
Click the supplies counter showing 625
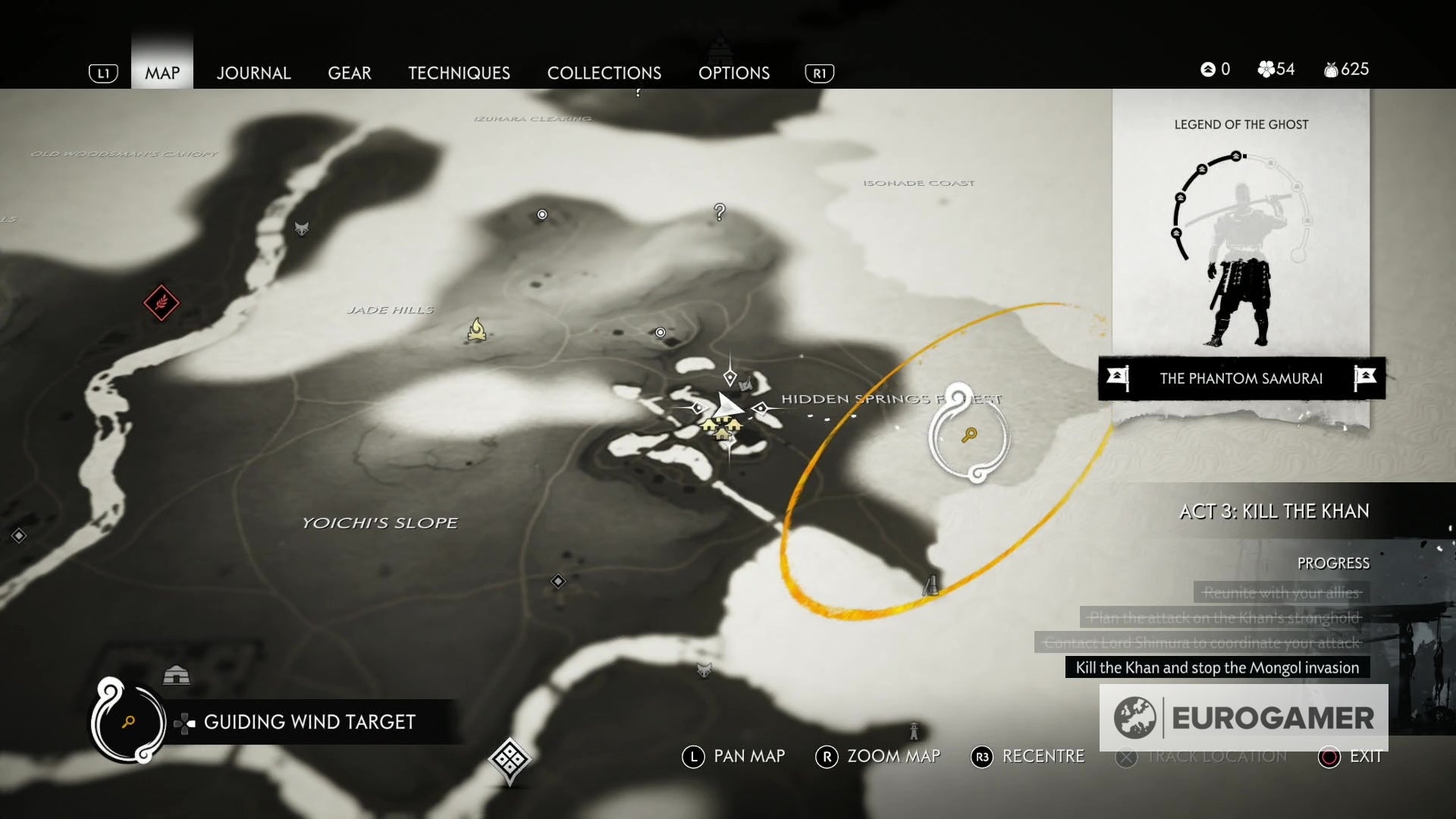point(1347,69)
